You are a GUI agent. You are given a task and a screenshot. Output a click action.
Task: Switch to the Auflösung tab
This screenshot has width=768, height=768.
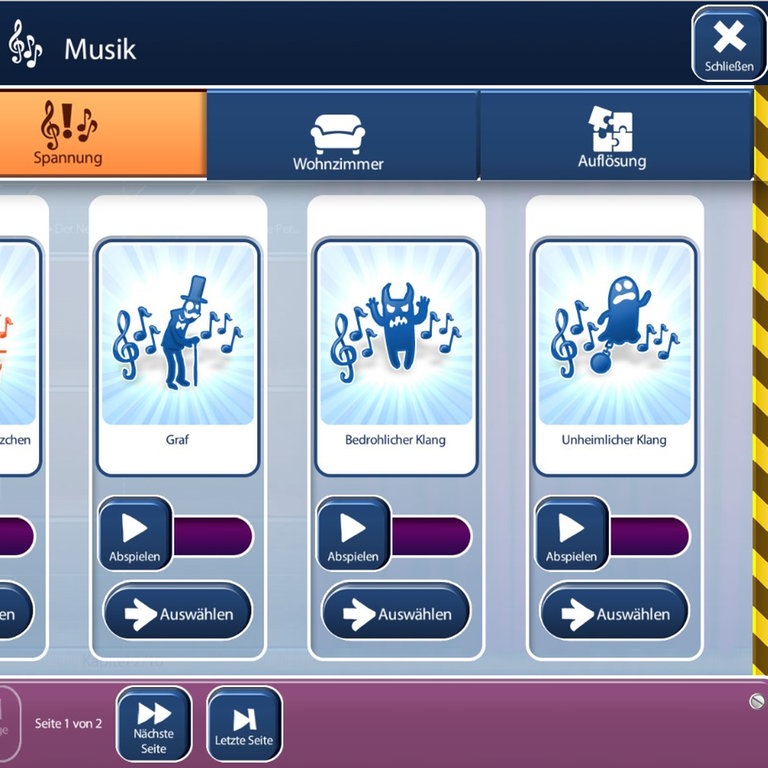[x=612, y=136]
